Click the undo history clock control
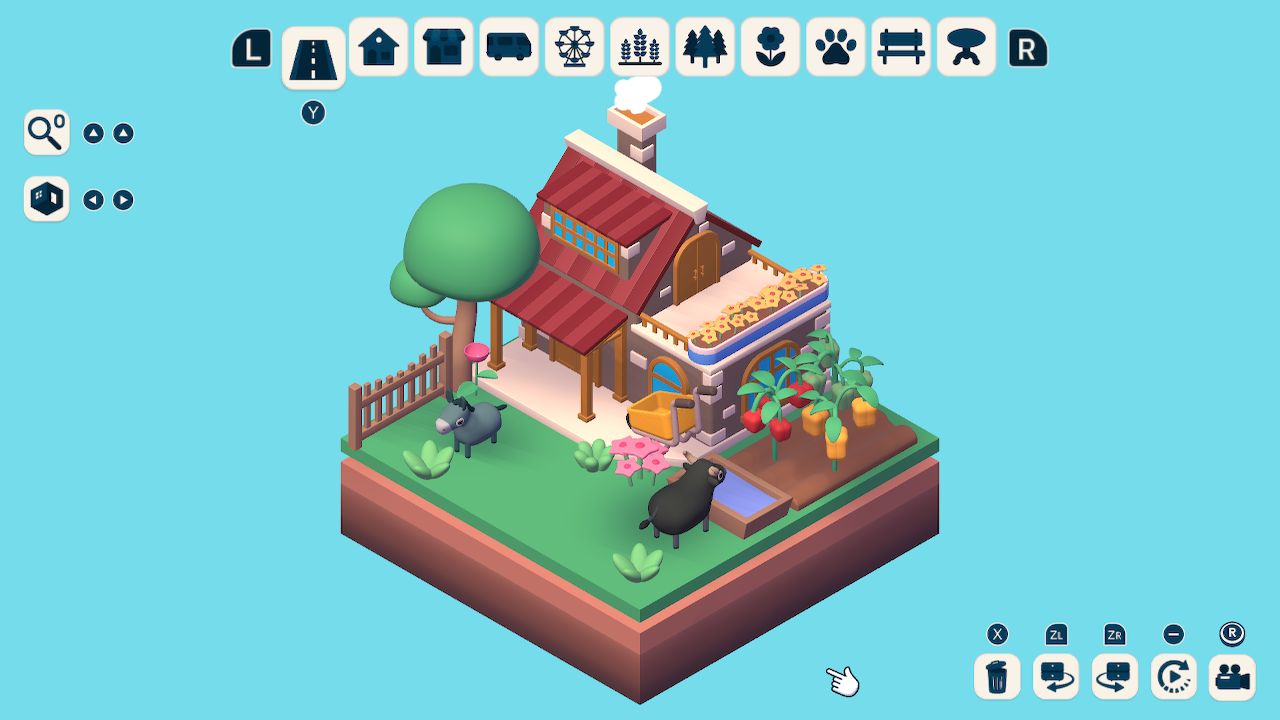Viewport: 1280px width, 720px height. click(1173, 677)
